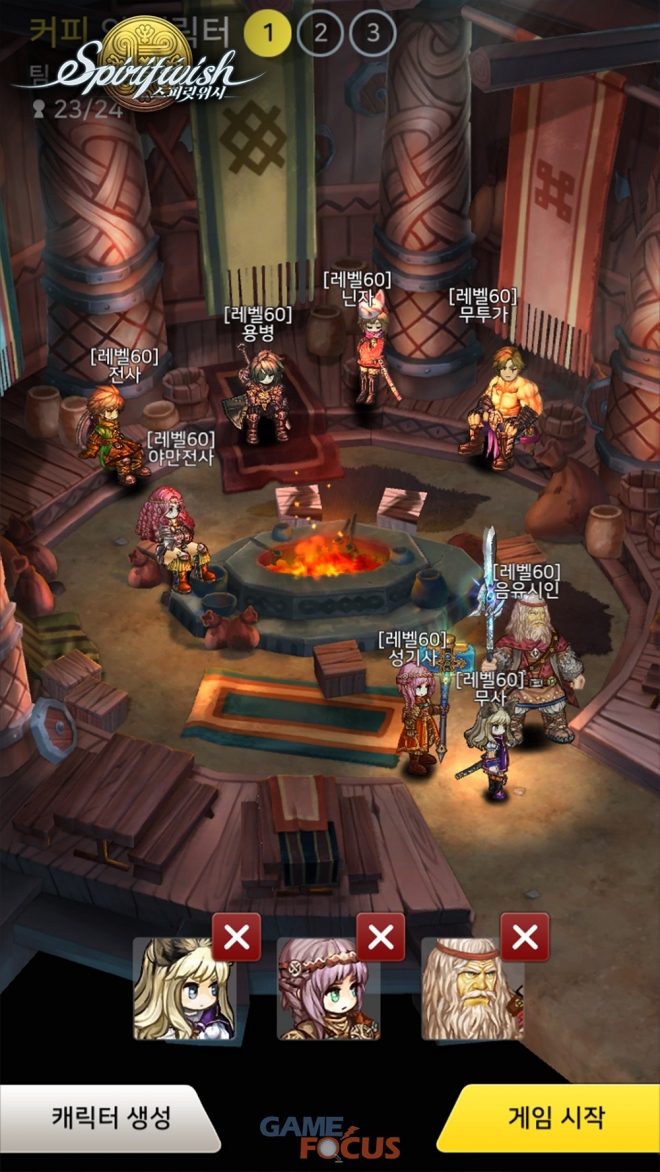Screen dimensions: 660x1172
Task: Choose the 성기사 level 60 character
Action: pyautogui.click(x=417, y=715)
